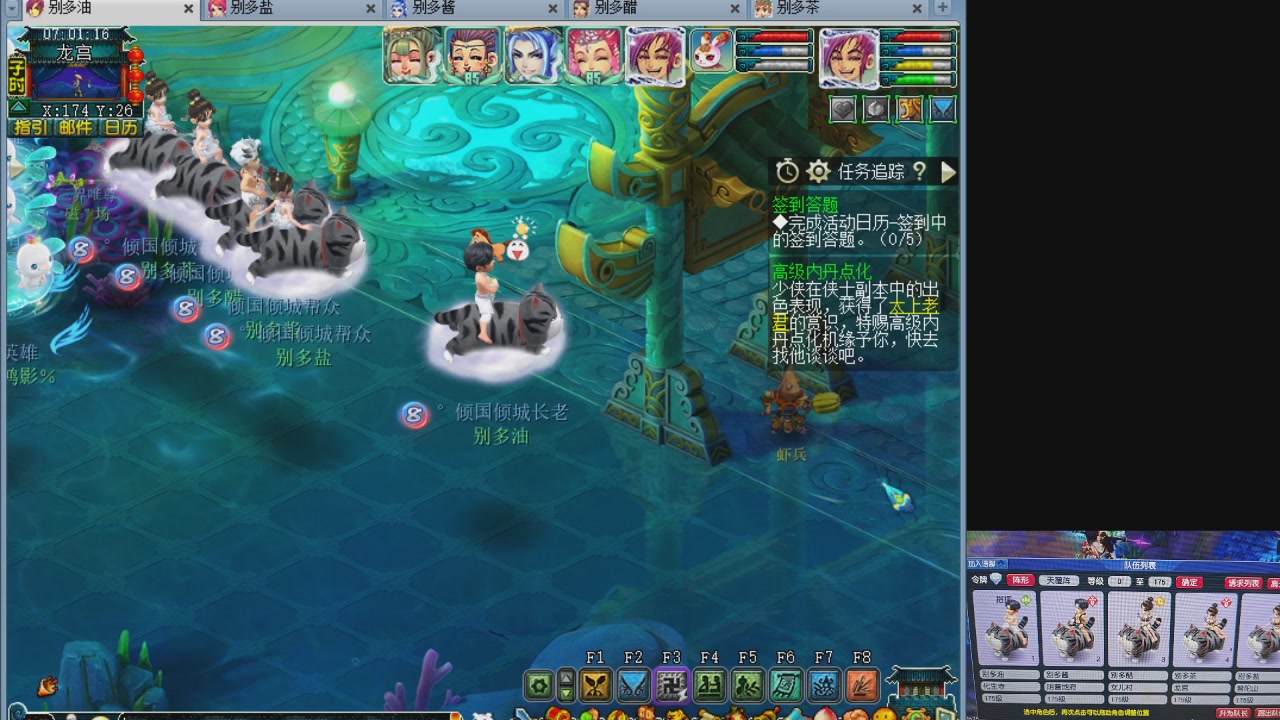Toggle the garlic buff icon beside the portrait
The image size is (1280, 720).
877,109
